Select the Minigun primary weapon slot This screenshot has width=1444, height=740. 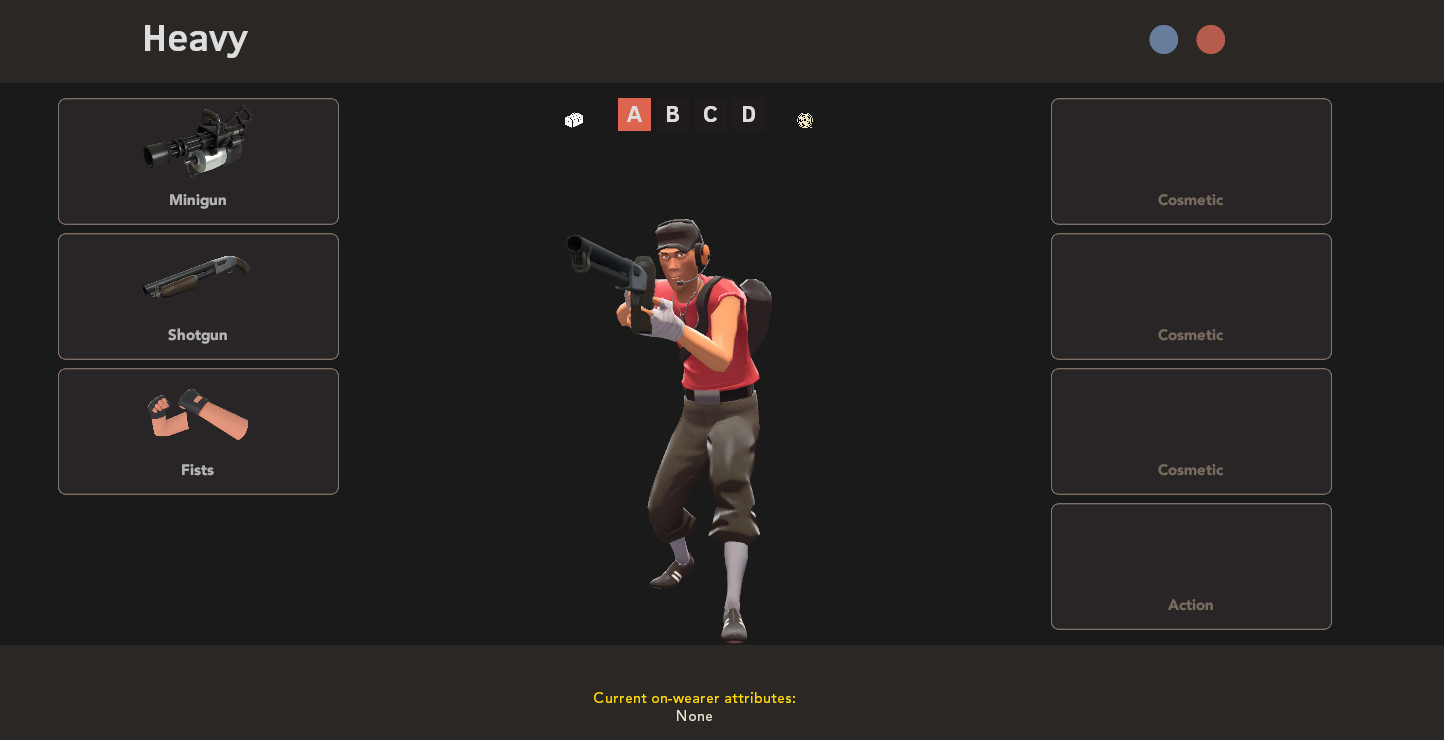click(197, 161)
